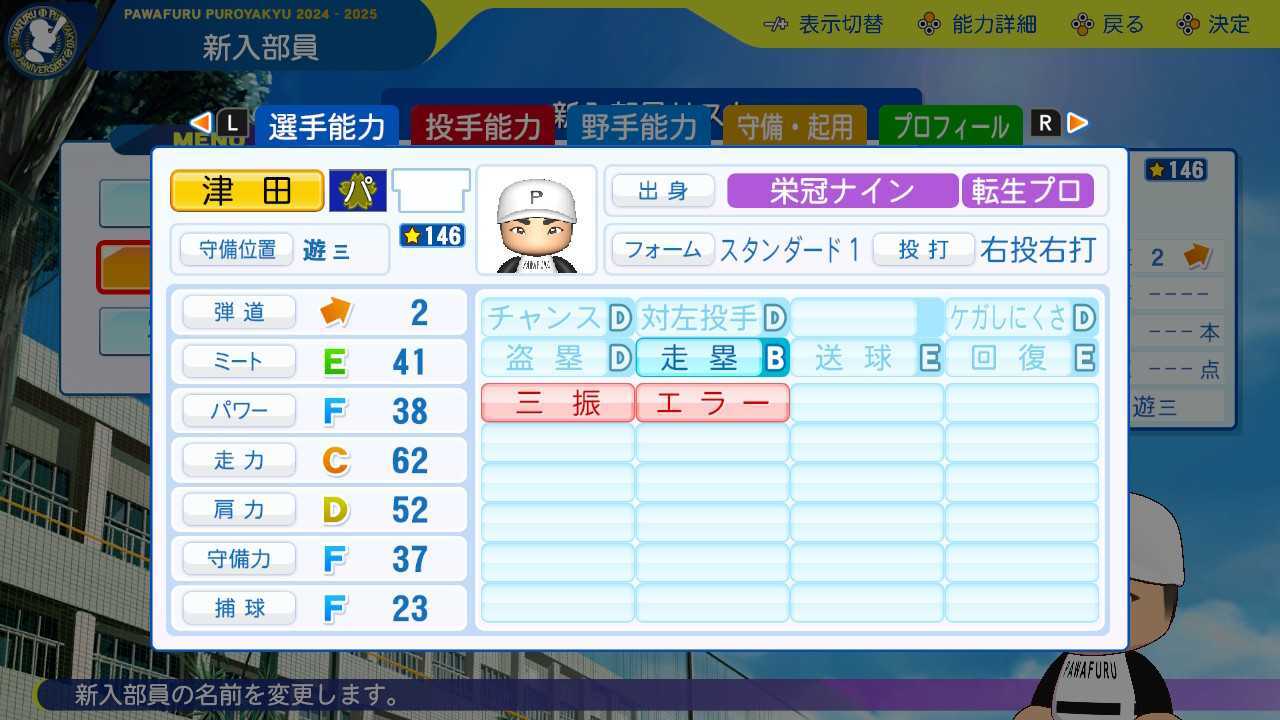Toggle the 三振 strikeout negative ability
This screenshot has width=1280, height=720.
pos(556,402)
